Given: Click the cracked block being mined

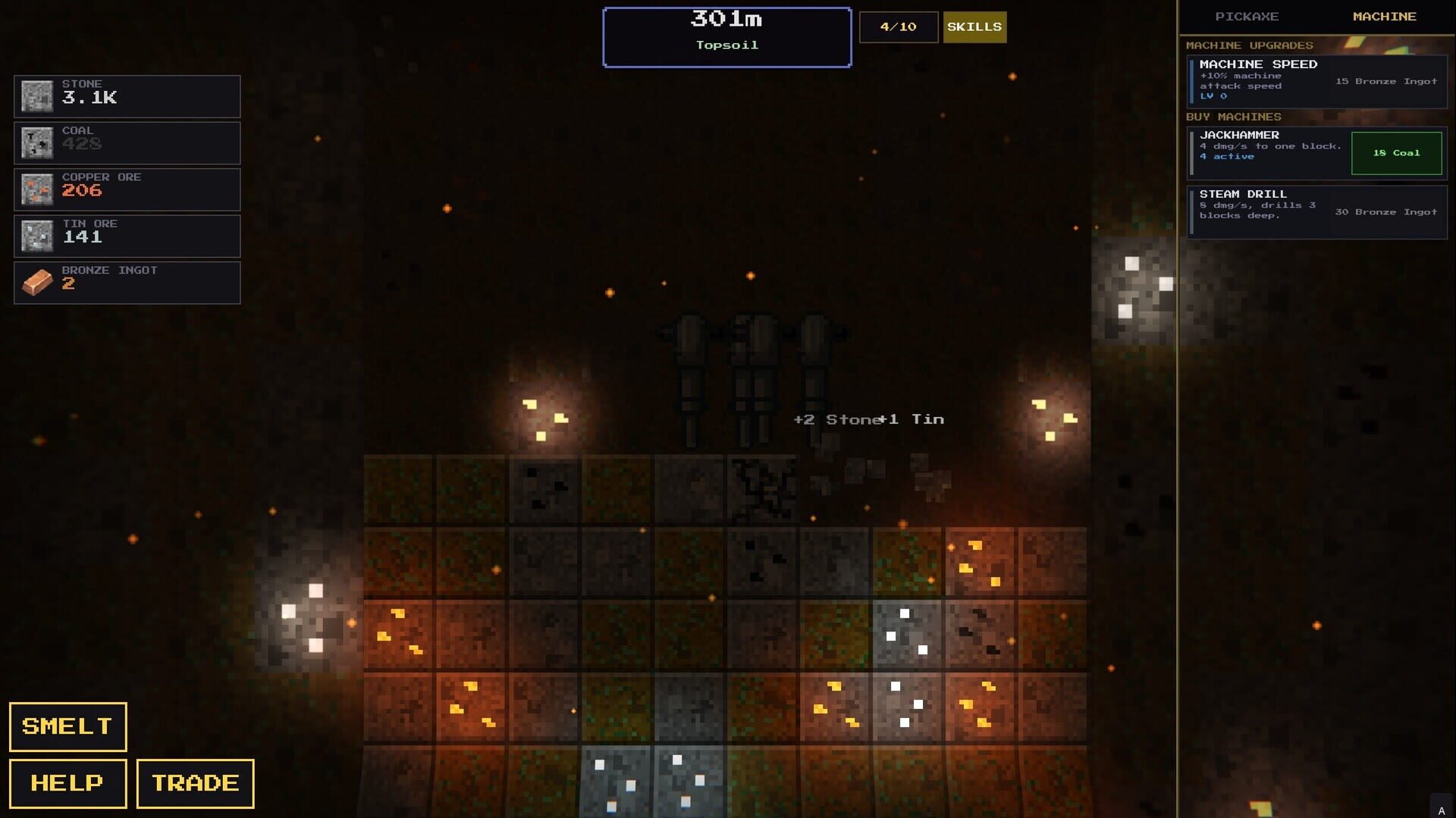Looking at the screenshot, I should tap(762, 489).
